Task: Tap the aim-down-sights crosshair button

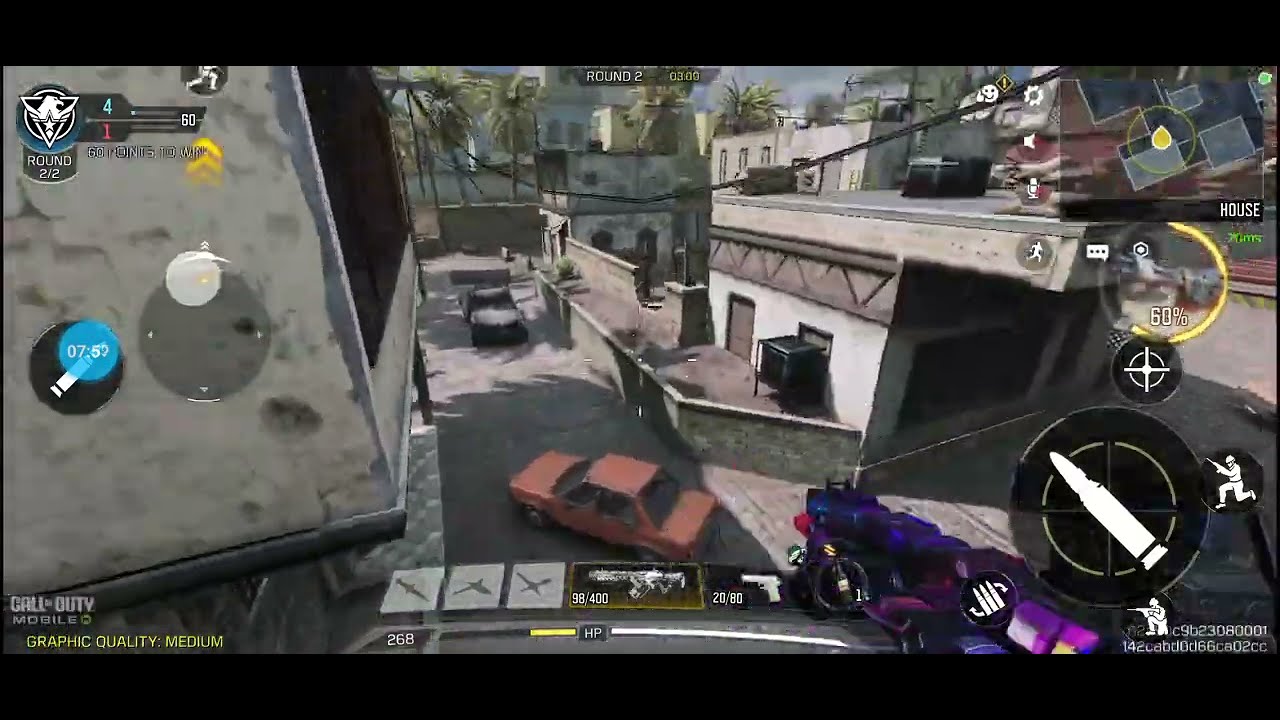Action: (x=1146, y=370)
